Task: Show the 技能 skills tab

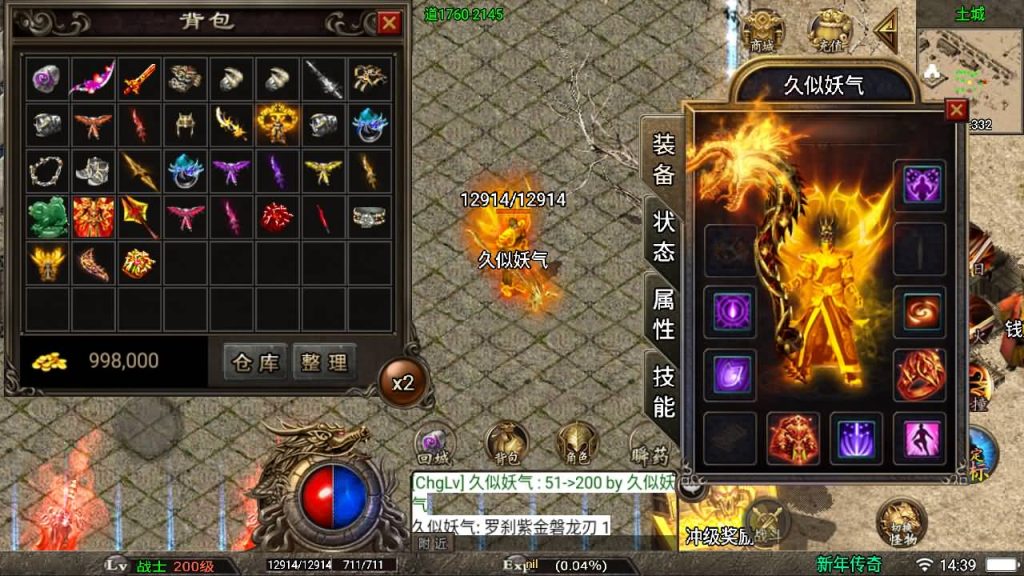Action: 664,390
